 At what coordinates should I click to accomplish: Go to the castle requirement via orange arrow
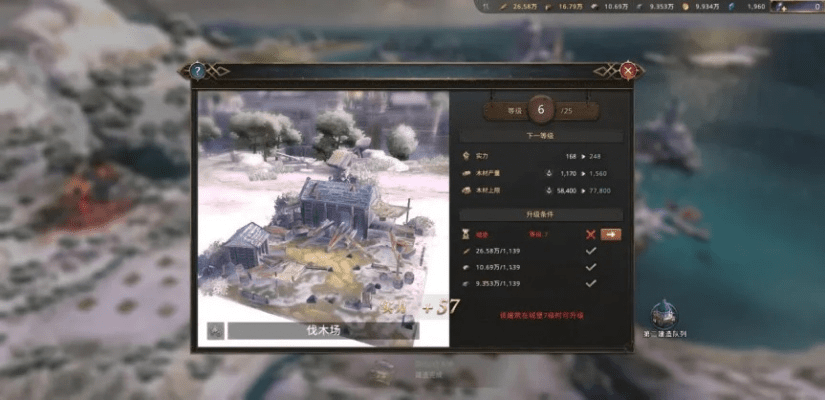pyautogui.click(x=611, y=234)
